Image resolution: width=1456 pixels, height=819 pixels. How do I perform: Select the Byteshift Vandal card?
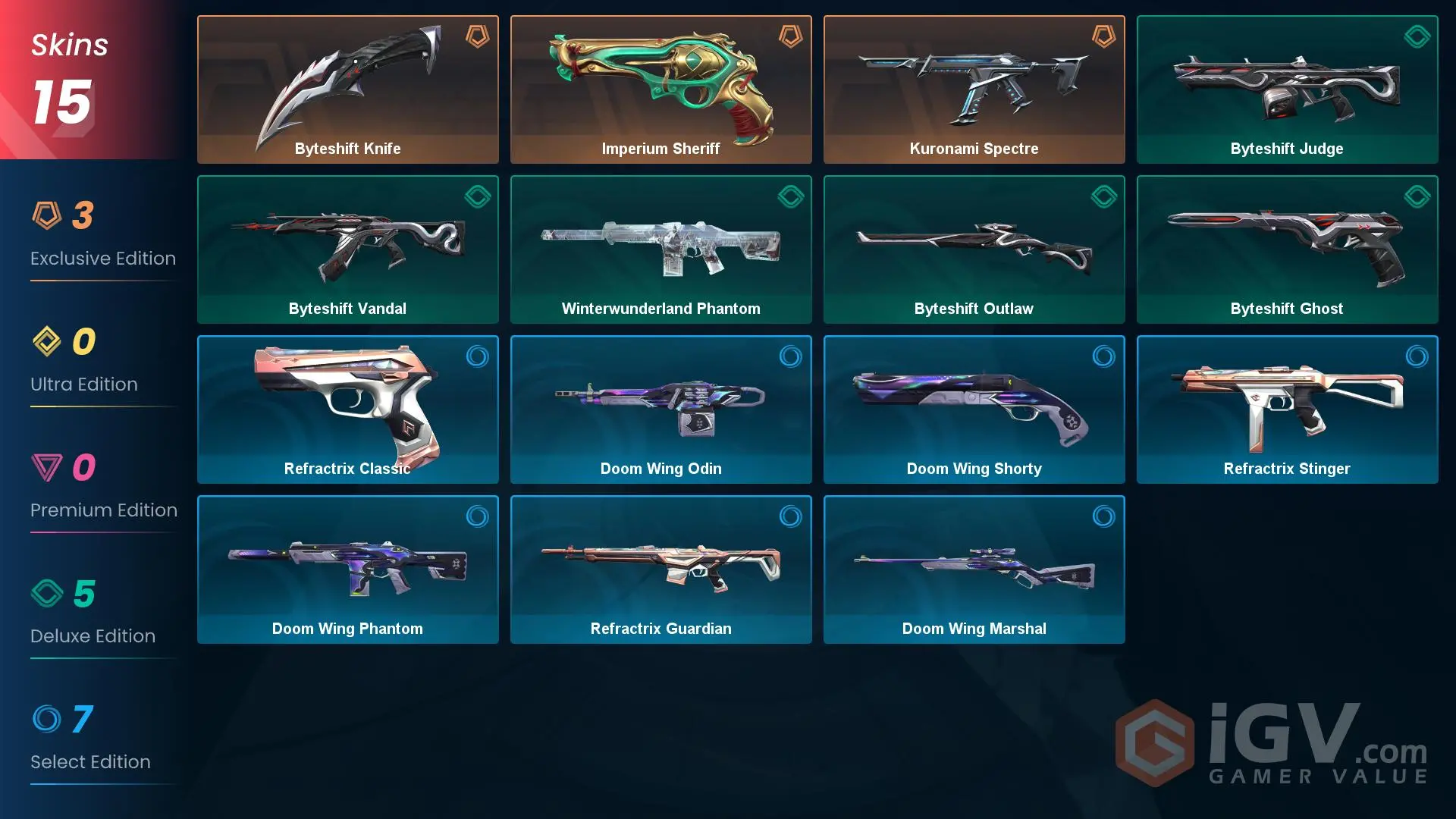tap(348, 249)
